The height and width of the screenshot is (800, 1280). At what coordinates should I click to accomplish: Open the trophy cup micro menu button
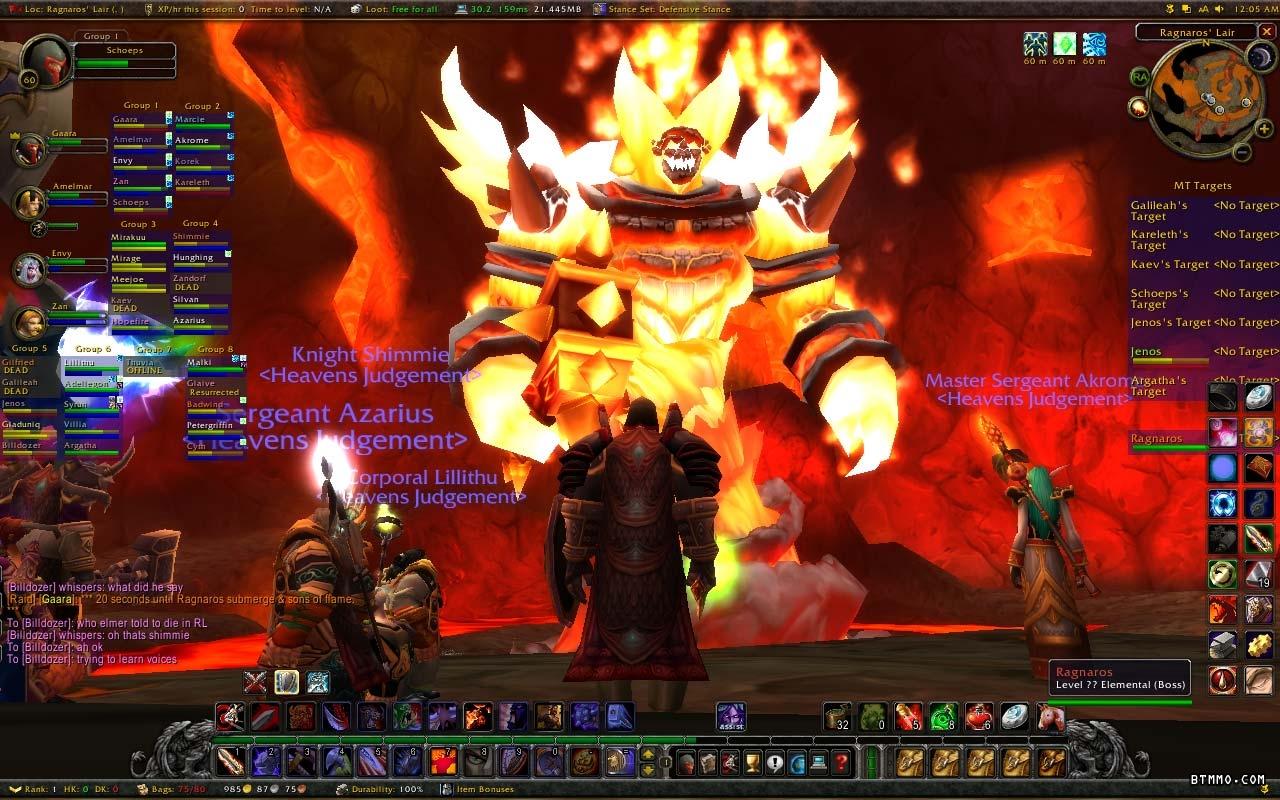[x=752, y=764]
